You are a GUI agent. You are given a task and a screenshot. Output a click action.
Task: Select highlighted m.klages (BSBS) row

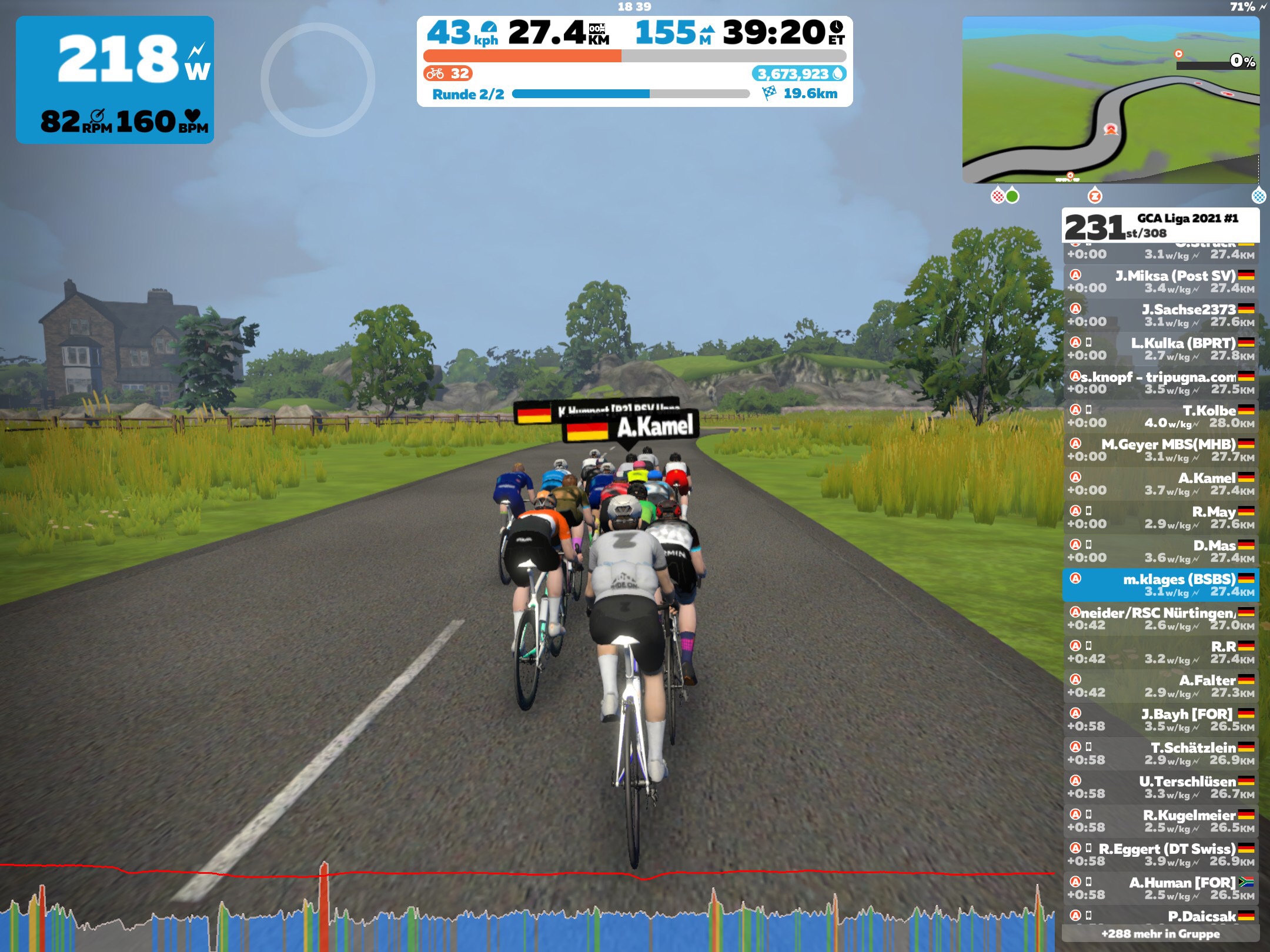coord(1161,585)
